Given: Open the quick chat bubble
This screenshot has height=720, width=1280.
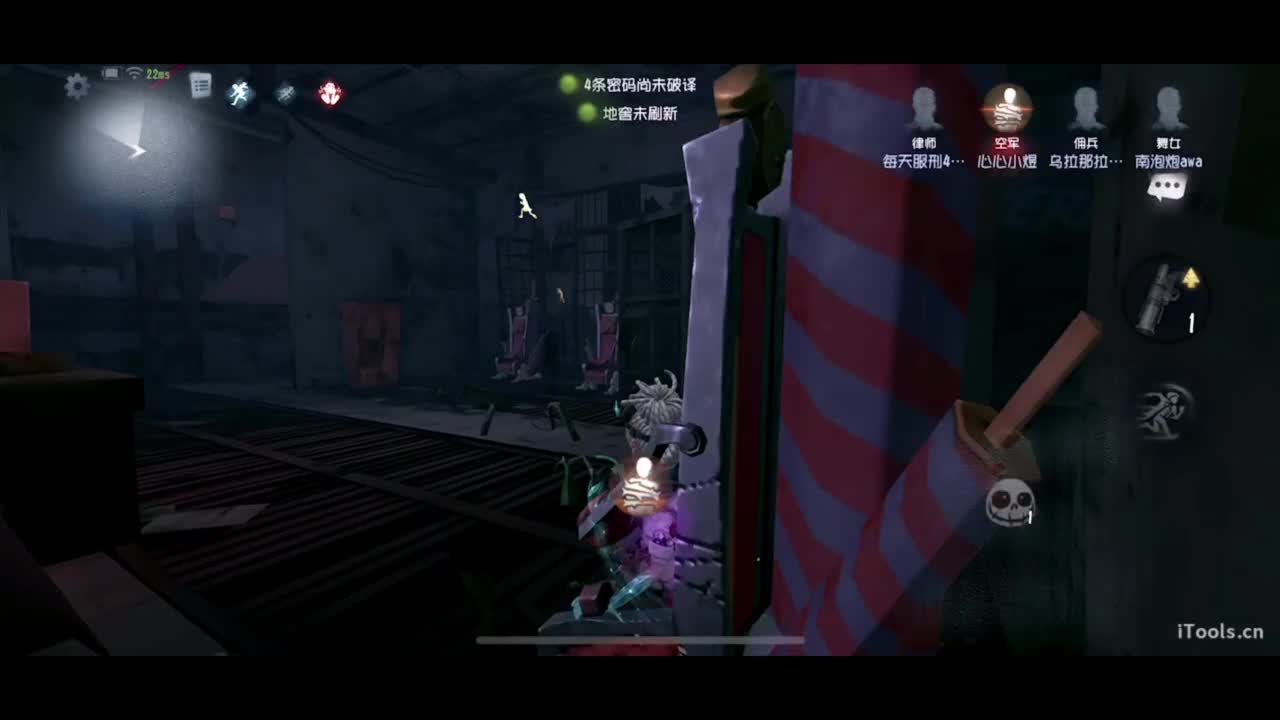Looking at the screenshot, I should click(1168, 186).
